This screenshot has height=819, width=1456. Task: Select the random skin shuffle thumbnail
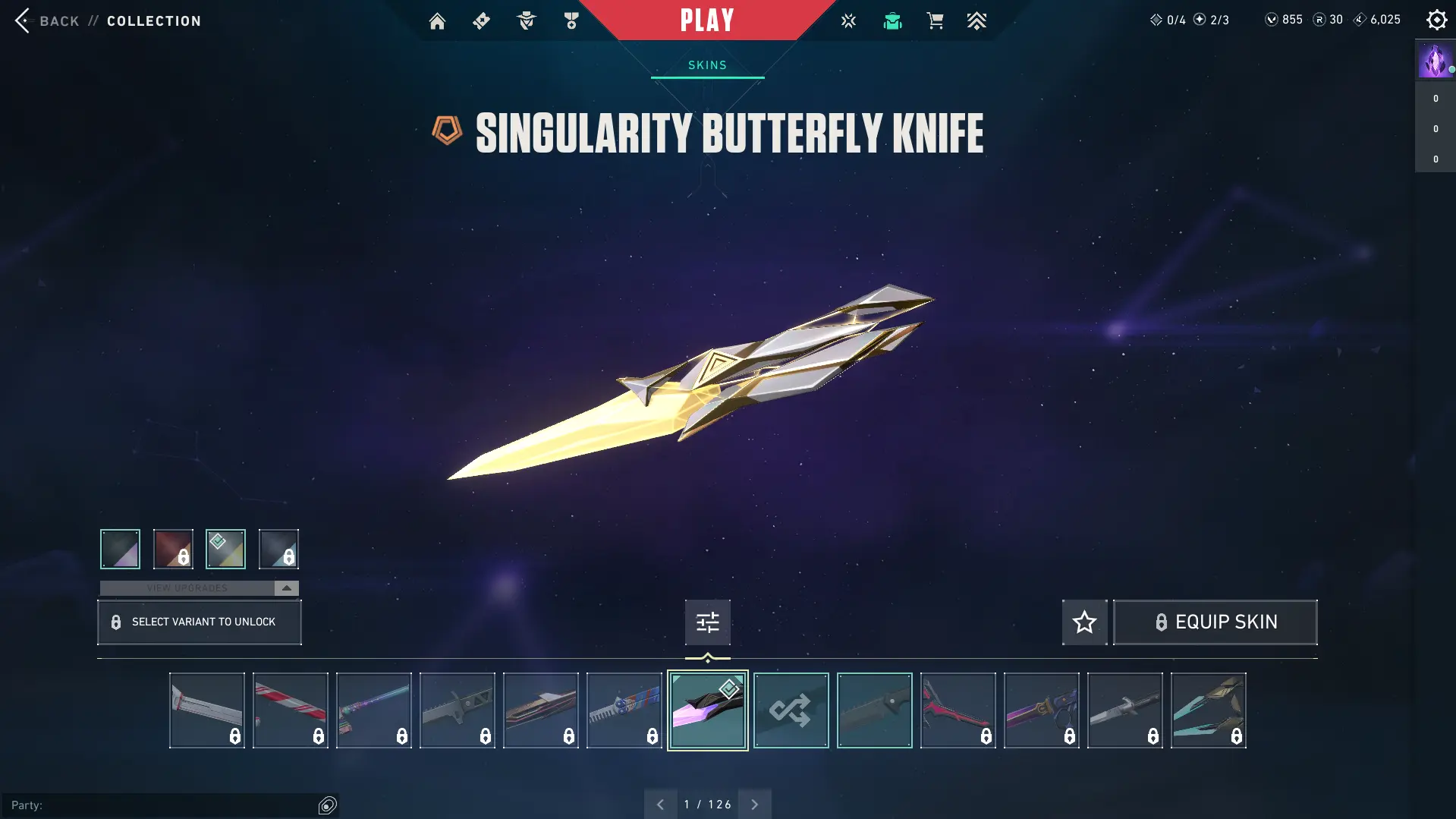tap(791, 710)
